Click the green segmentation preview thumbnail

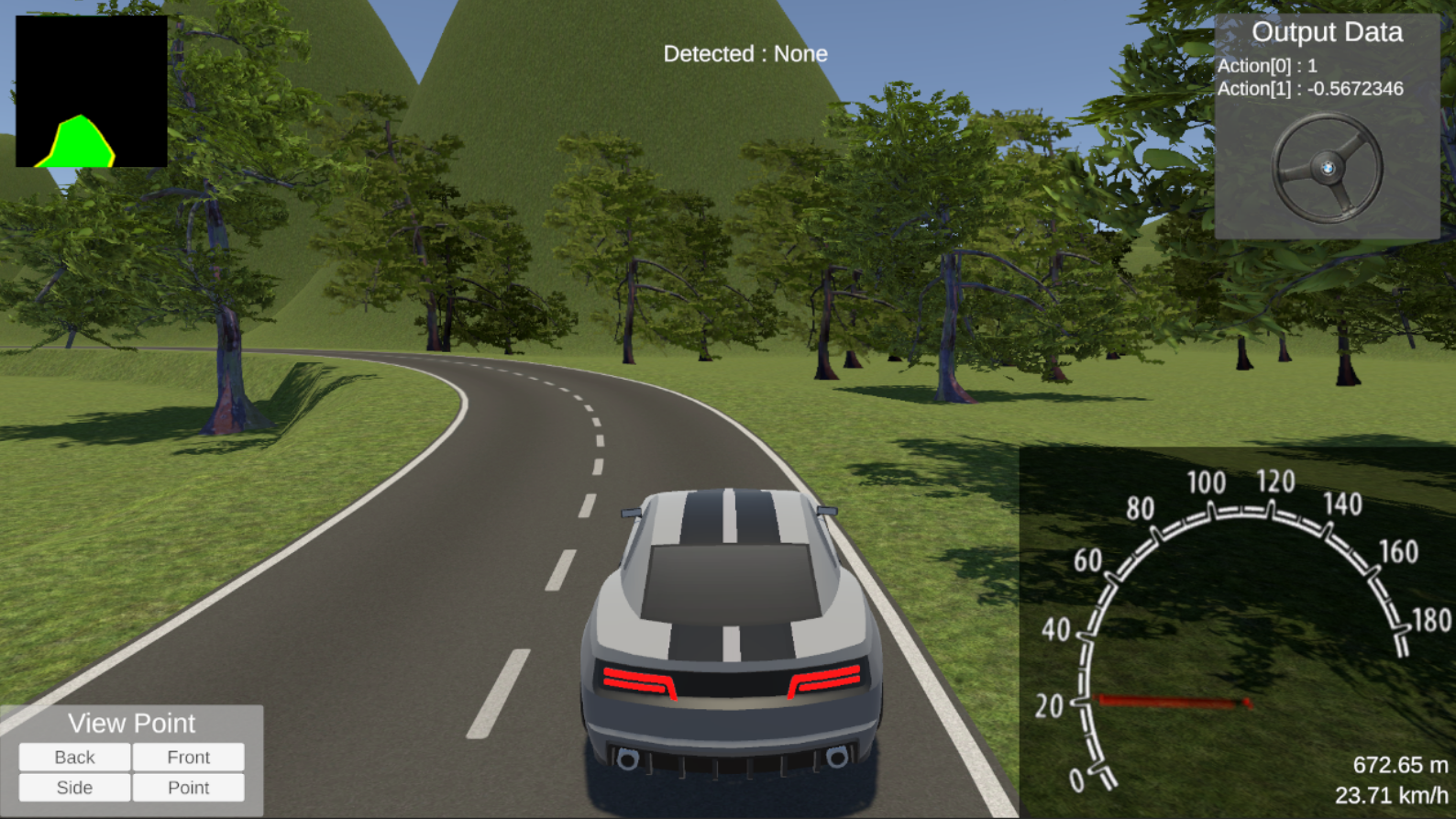91,91
